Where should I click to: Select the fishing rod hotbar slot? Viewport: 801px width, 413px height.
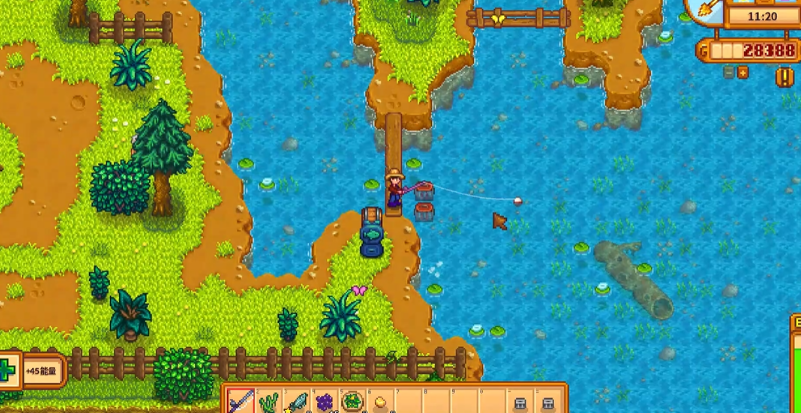pos(242,402)
